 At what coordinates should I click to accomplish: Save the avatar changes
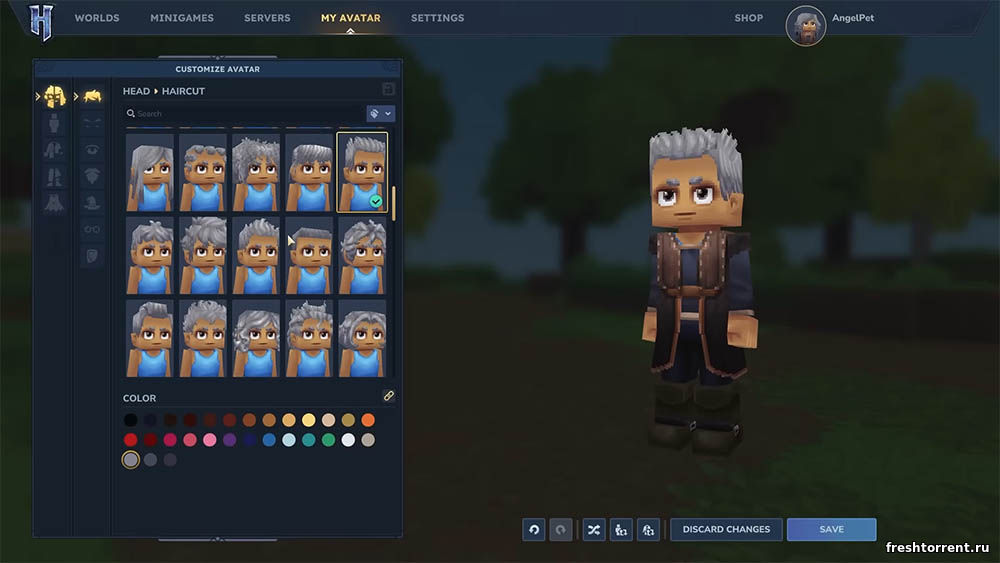tap(831, 529)
